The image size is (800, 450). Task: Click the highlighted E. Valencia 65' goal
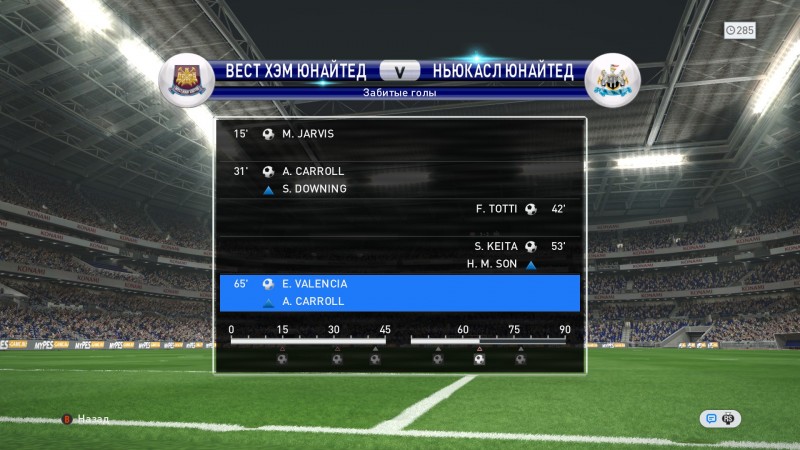point(400,292)
